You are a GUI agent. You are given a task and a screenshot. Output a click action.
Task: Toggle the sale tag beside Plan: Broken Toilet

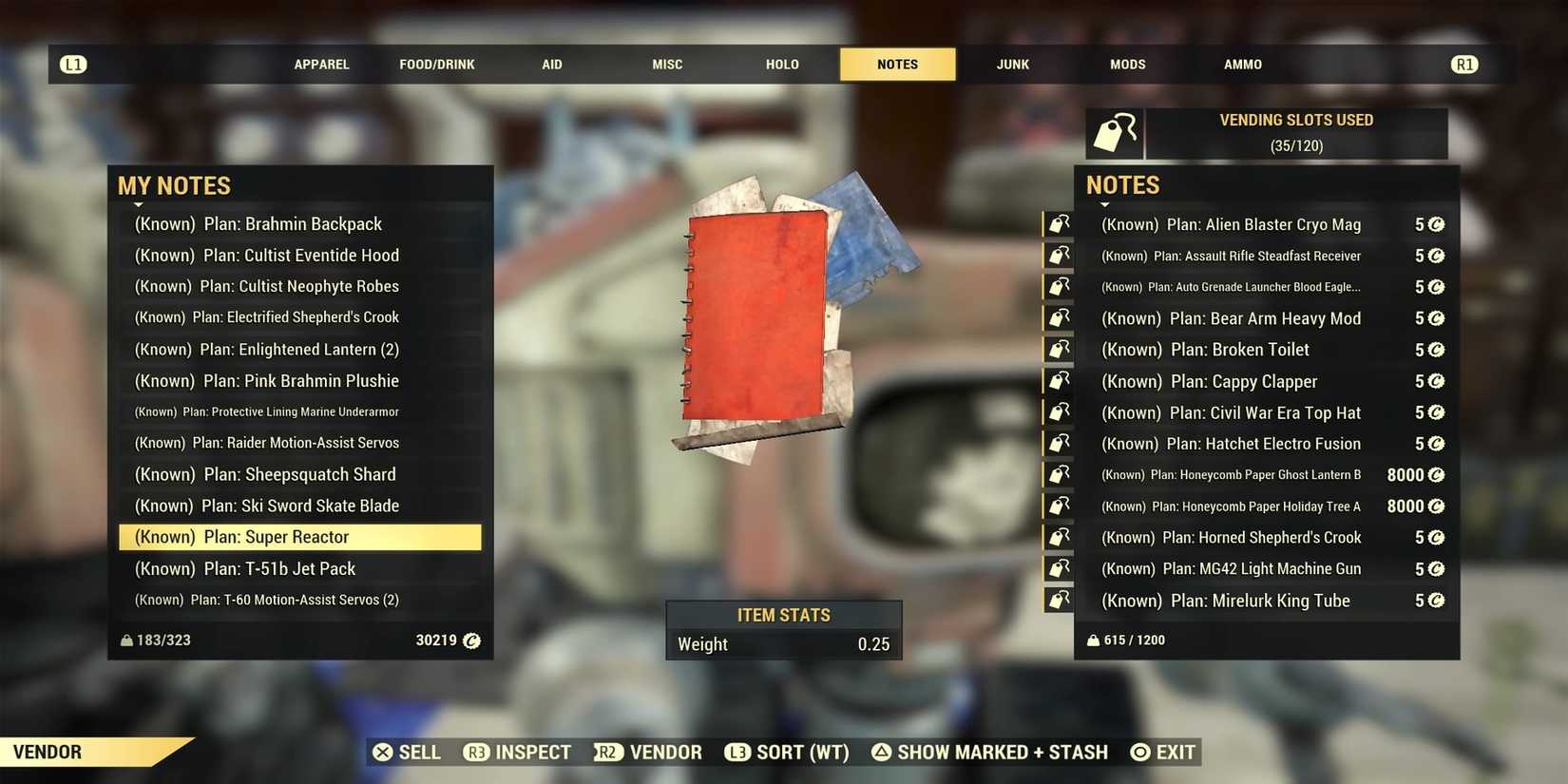1058,349
